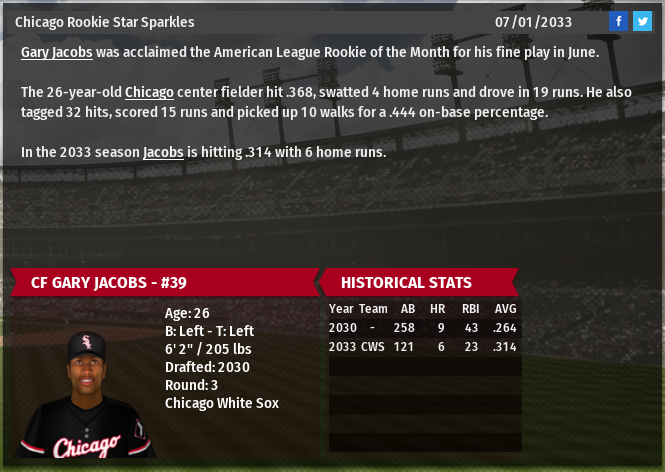Open Gary Jacobs link in first sentence
This screenshot has width=665, height=472.
click(56, 52)
